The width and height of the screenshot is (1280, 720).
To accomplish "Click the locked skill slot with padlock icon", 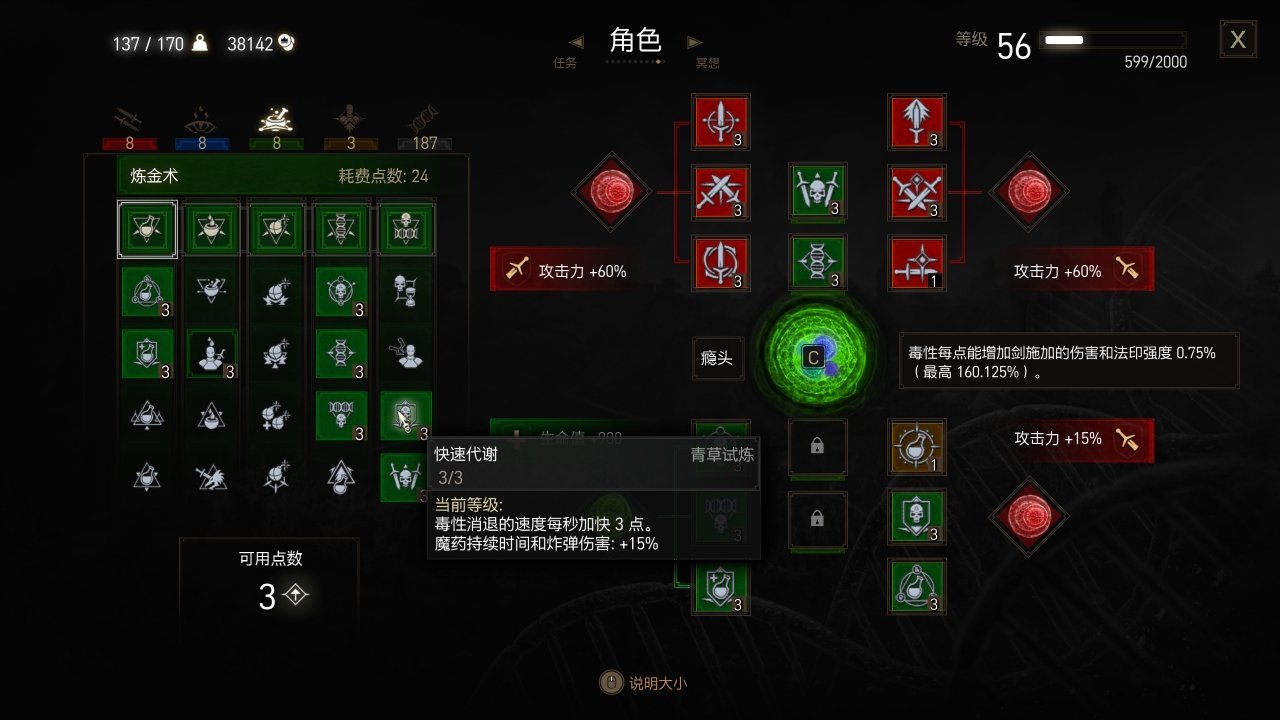I will [818, 447].
